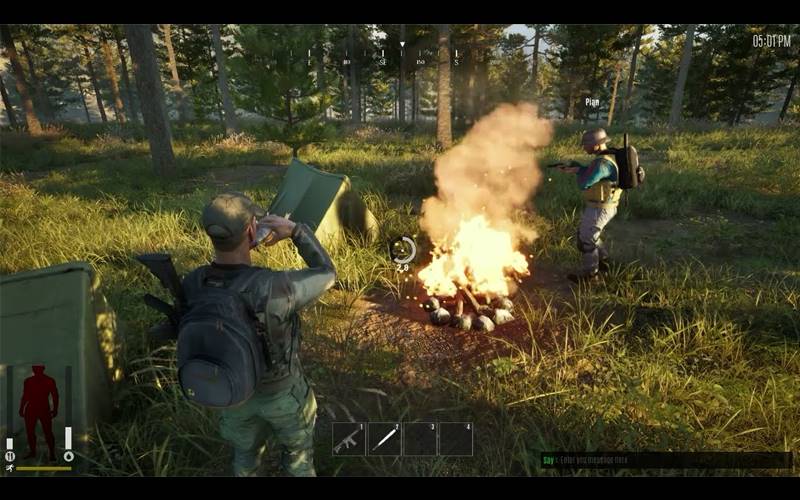Select the rifle in hotbar slot 1
800x500 pixels.
[x=349, y=439]
